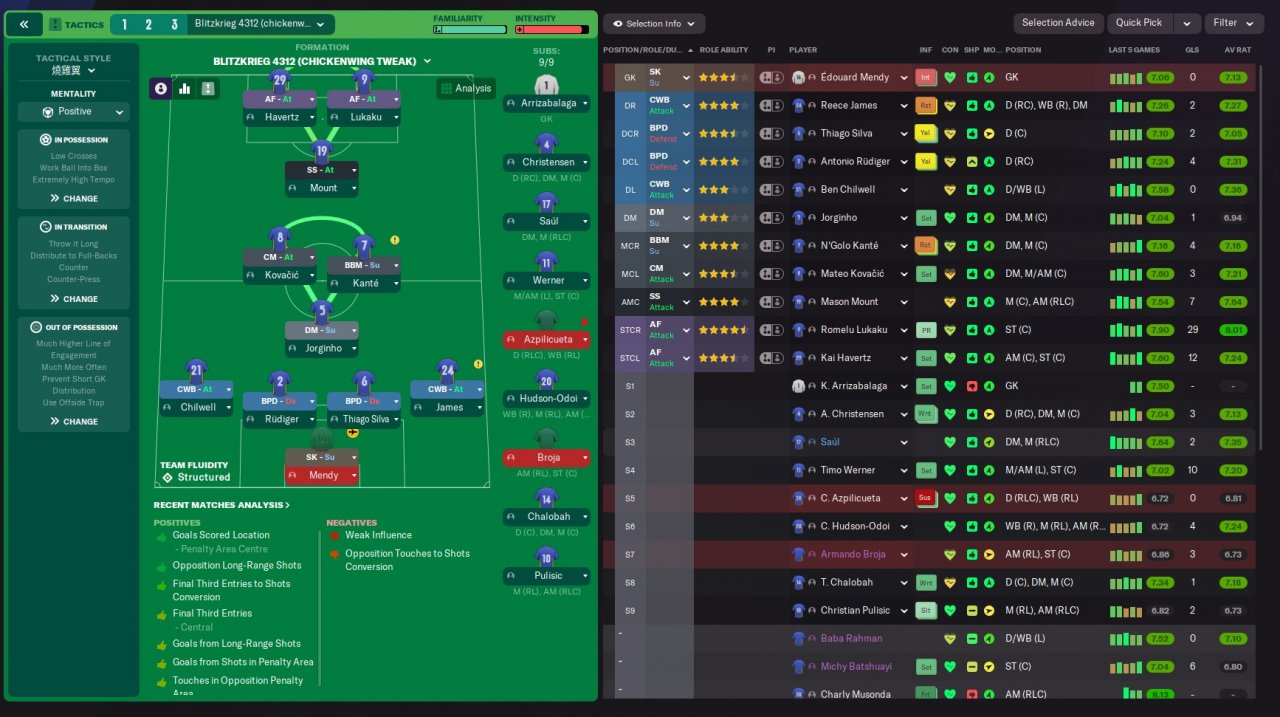Open the pitch Analysis view
This screenshot has height=717, width=1280.
[x=465, y=88]
